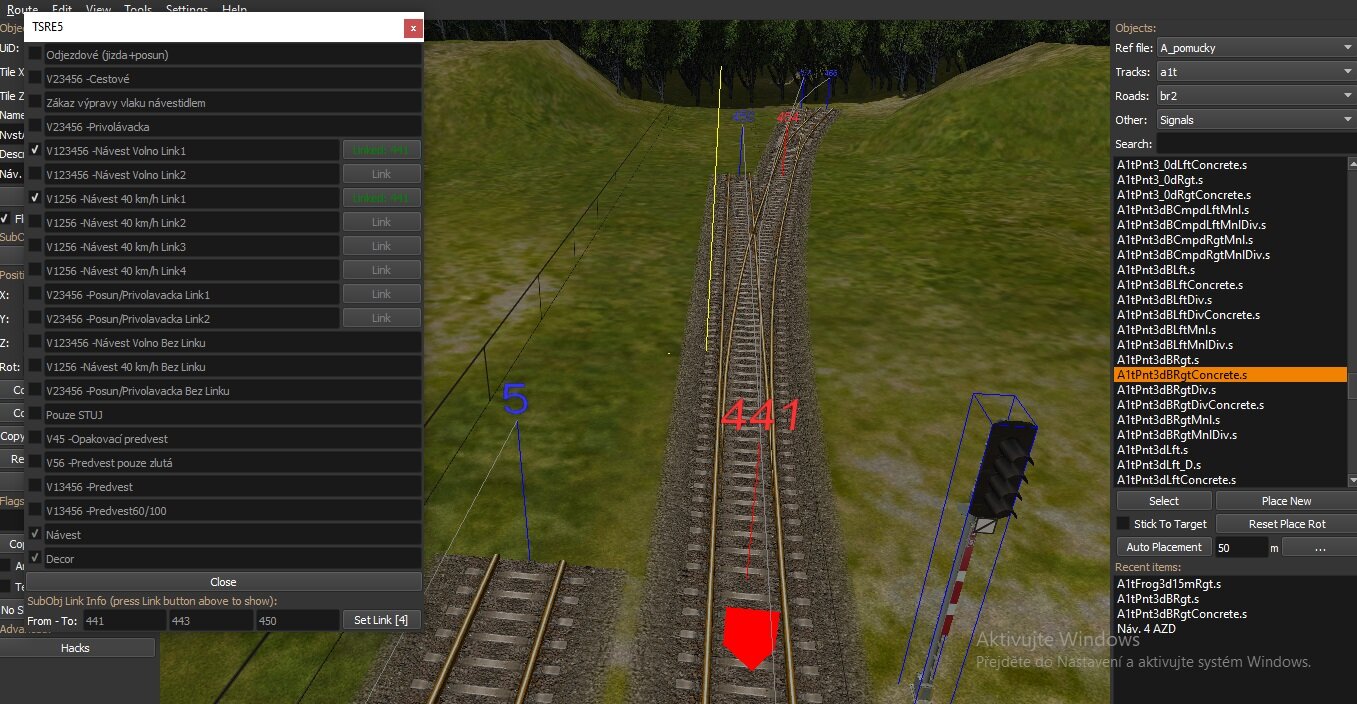Open the Settings menu
The width and height of the screenshot is (1357, 704).
click(187, 9)
